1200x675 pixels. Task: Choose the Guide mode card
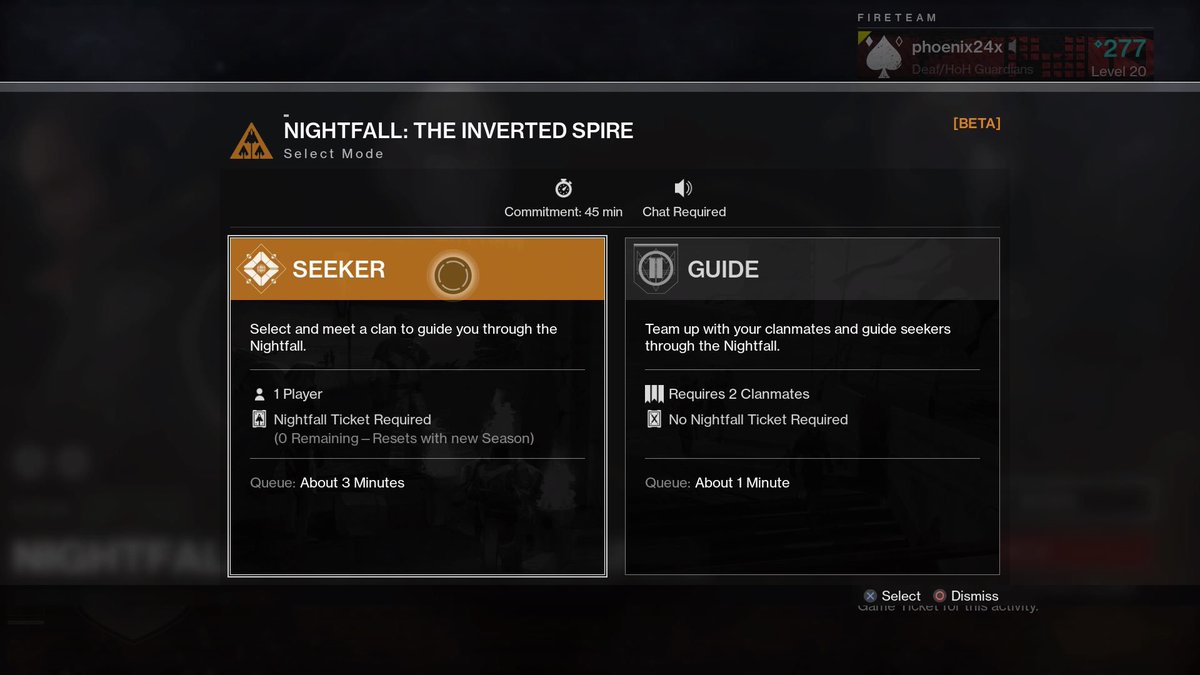(811, 405)
